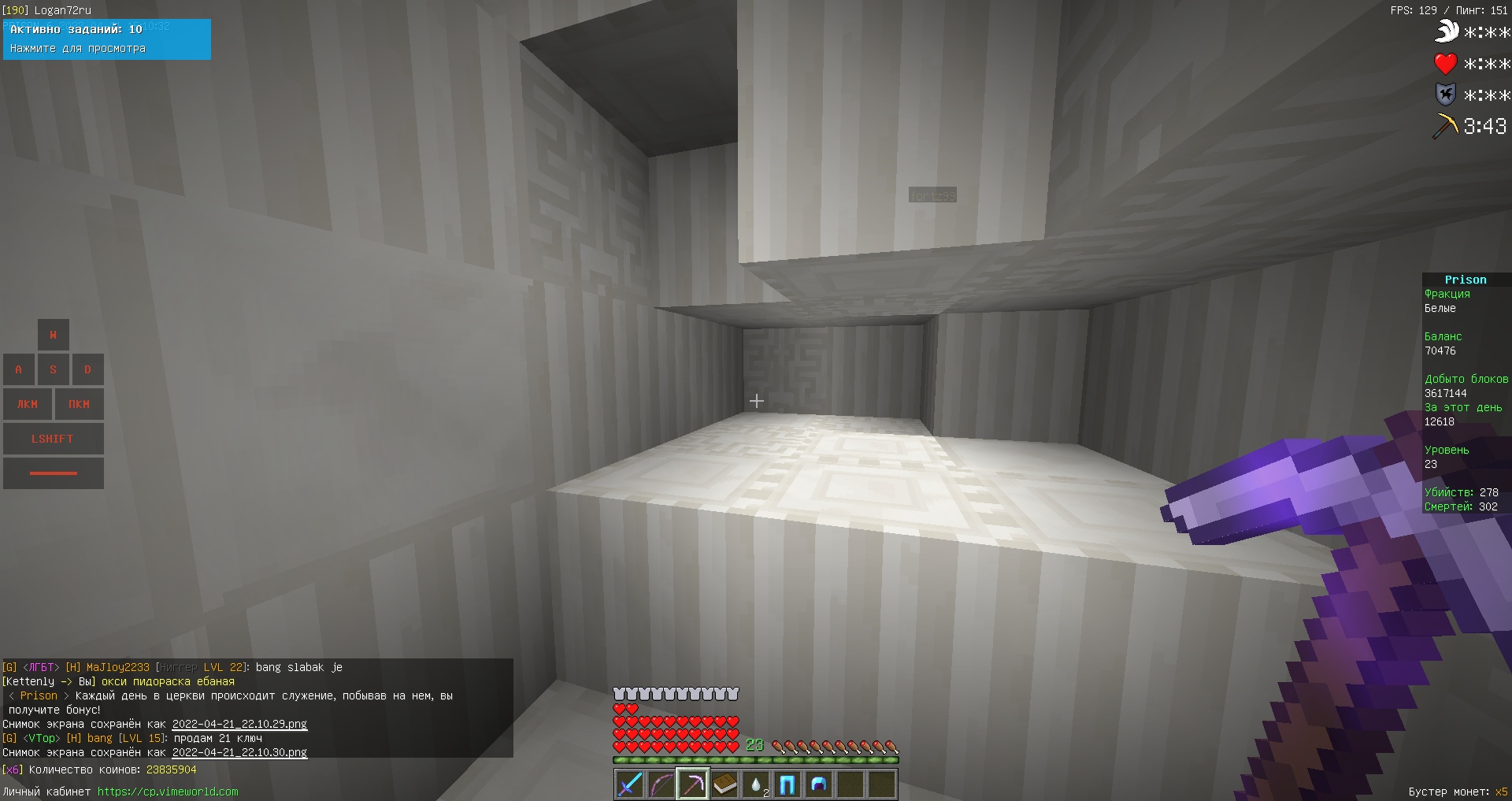Viewport: 1512px width, 801px height.
Task: Click the green experience bar
Action: click(756, 761)
